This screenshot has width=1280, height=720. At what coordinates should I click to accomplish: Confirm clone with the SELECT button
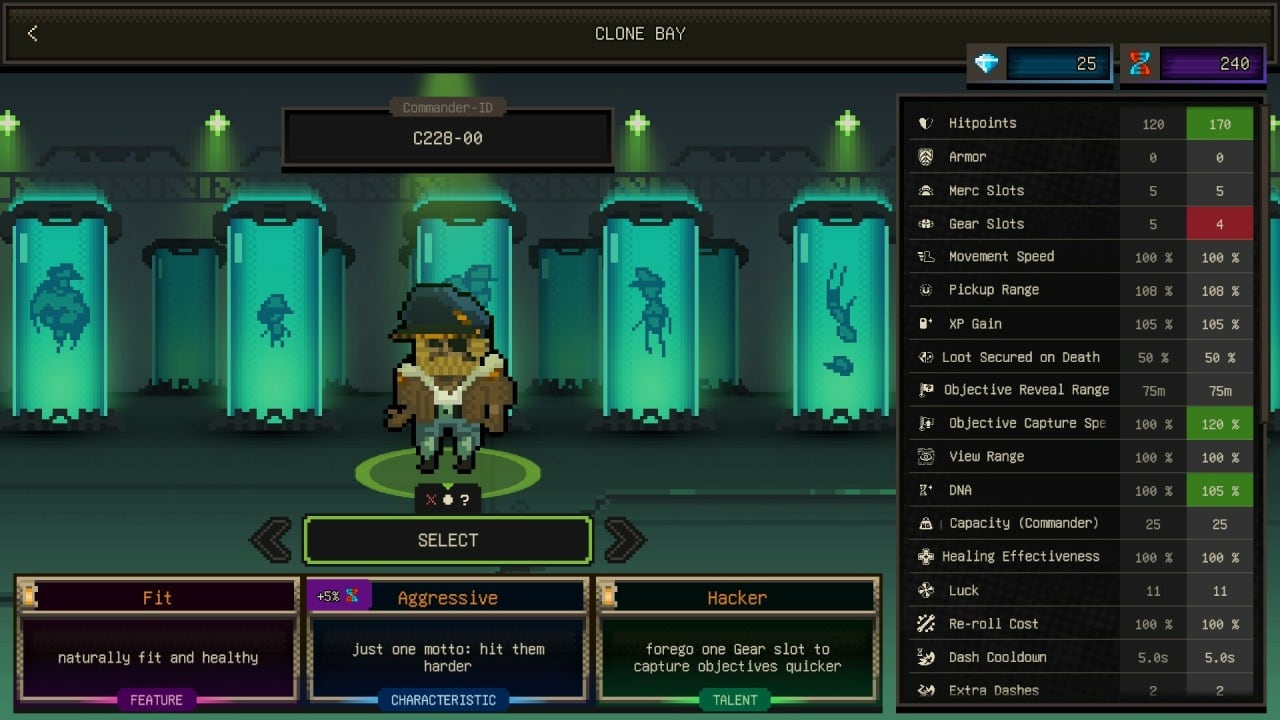point(447,540)
